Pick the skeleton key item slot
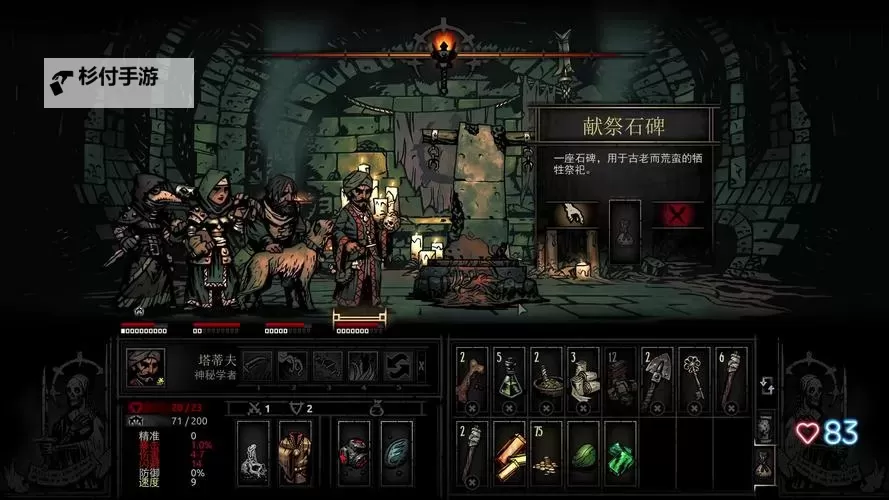Image resolution: width=889 pixels, height=500 pixels. point(692,380)
